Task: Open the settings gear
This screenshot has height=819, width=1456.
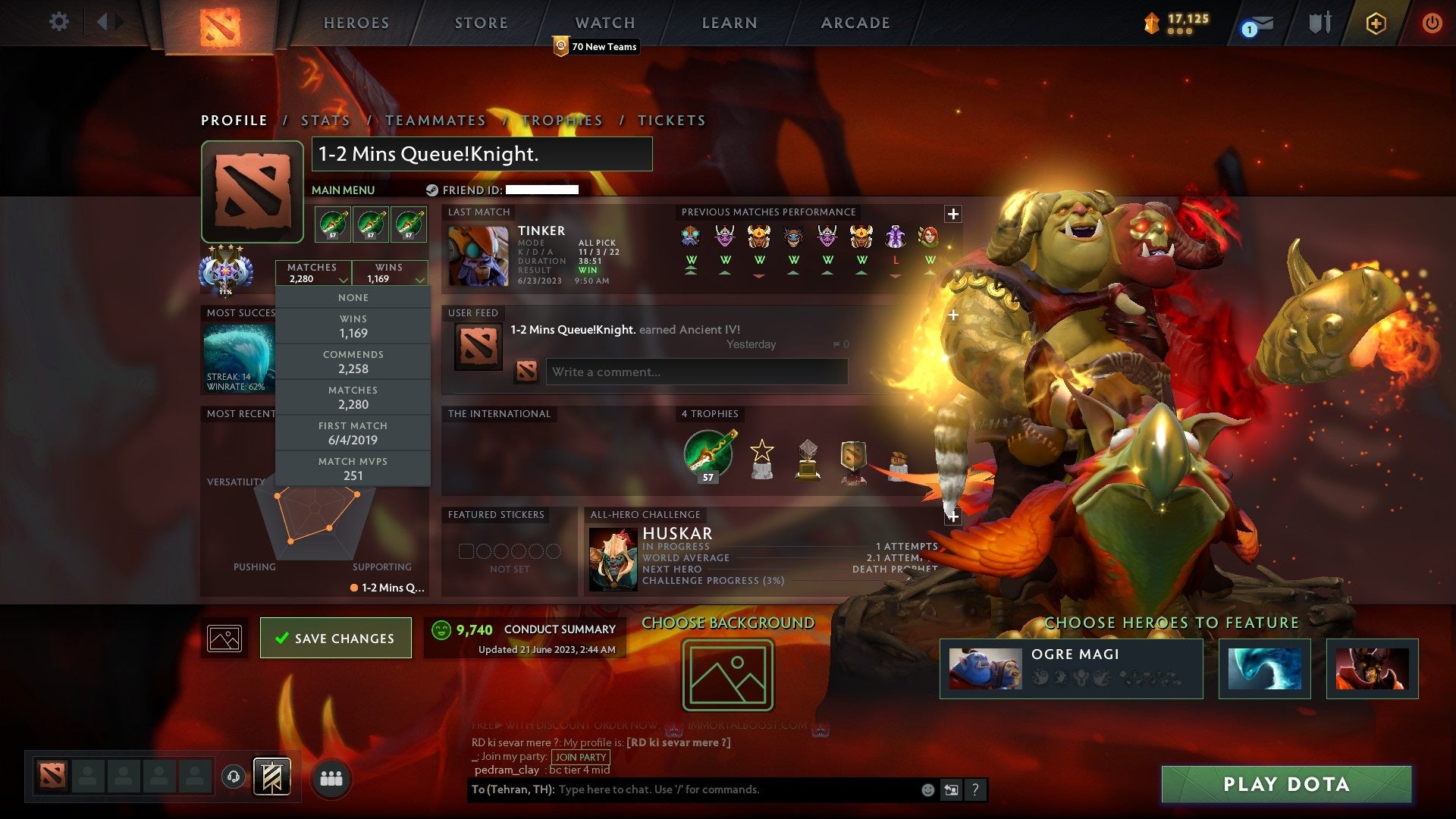Action: tap(58, 22)
